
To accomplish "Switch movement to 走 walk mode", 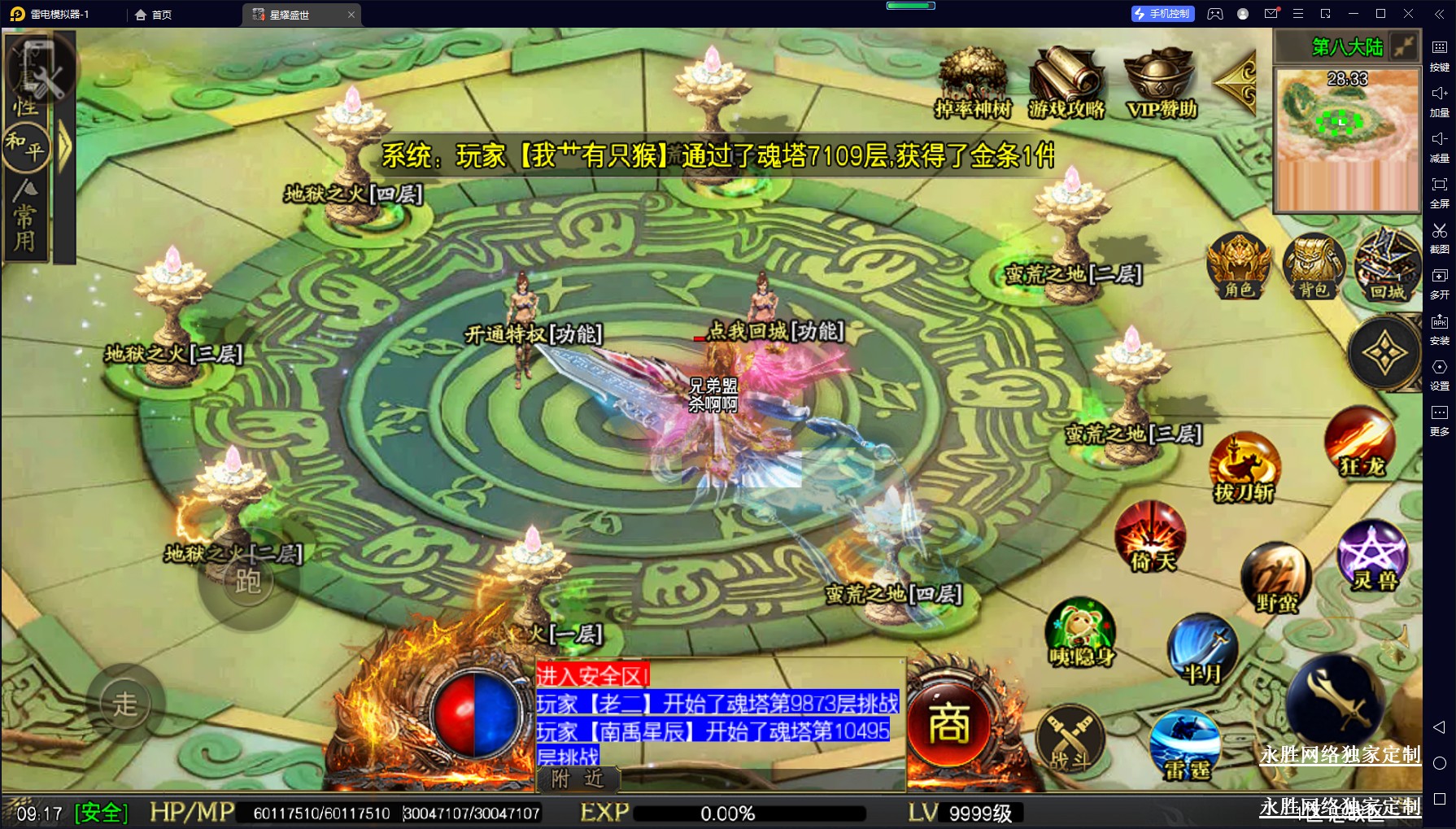I will [x=125, y=704].
